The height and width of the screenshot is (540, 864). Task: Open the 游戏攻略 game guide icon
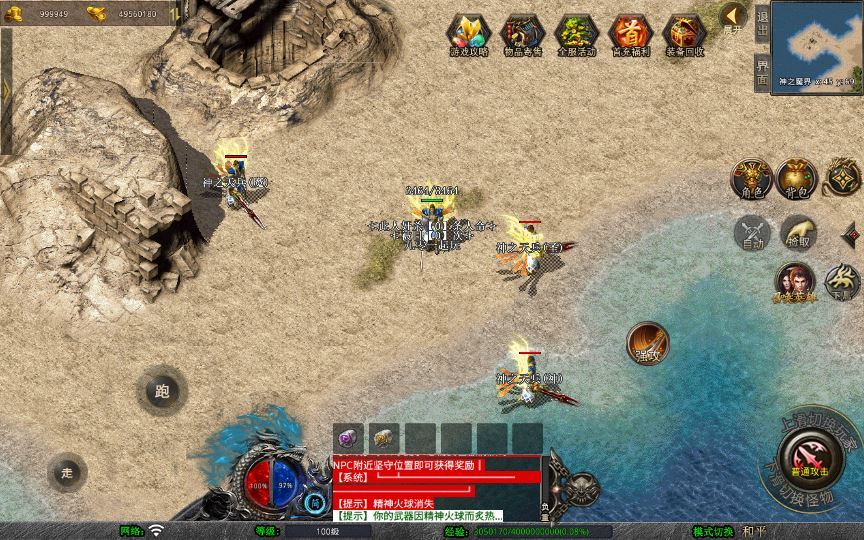pos(468,35)
